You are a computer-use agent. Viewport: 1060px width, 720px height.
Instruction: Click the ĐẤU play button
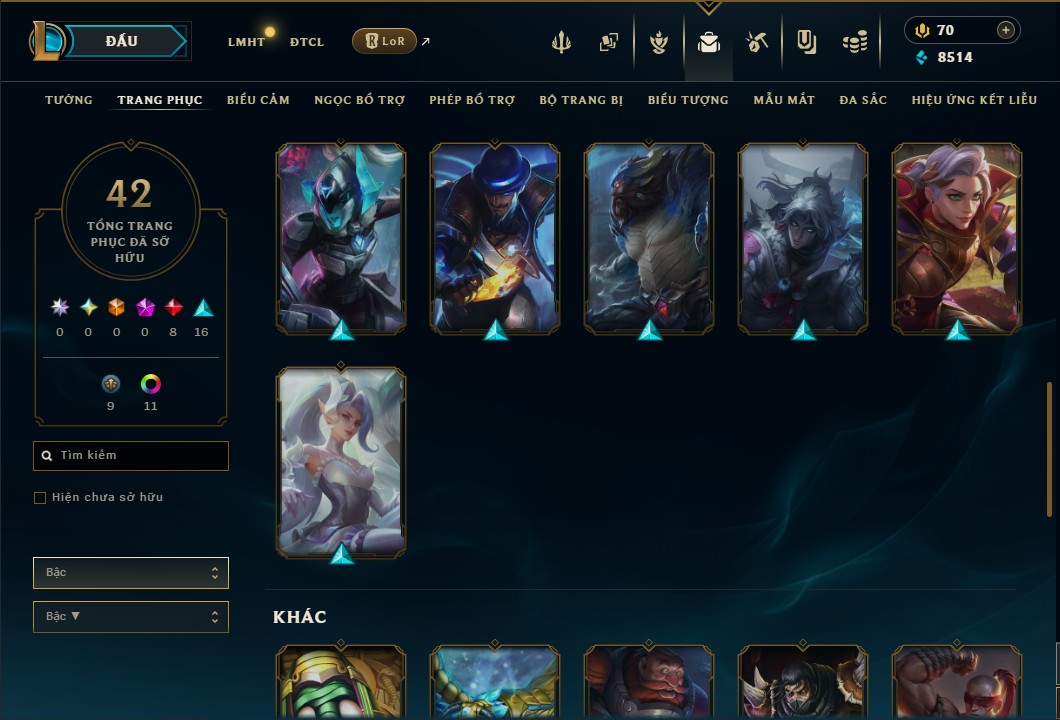122,41
